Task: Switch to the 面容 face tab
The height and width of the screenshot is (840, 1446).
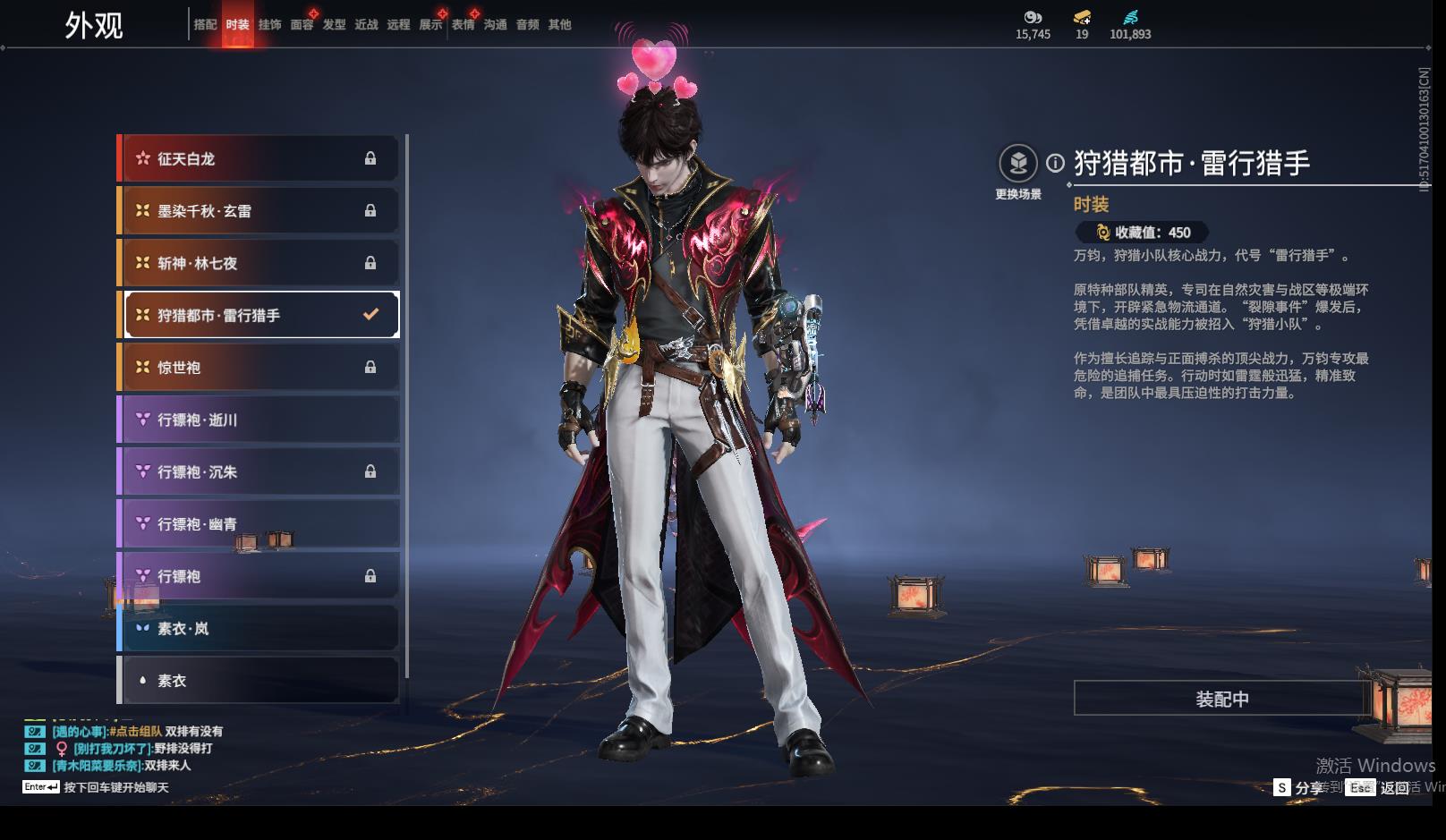Action: [302, 25]
